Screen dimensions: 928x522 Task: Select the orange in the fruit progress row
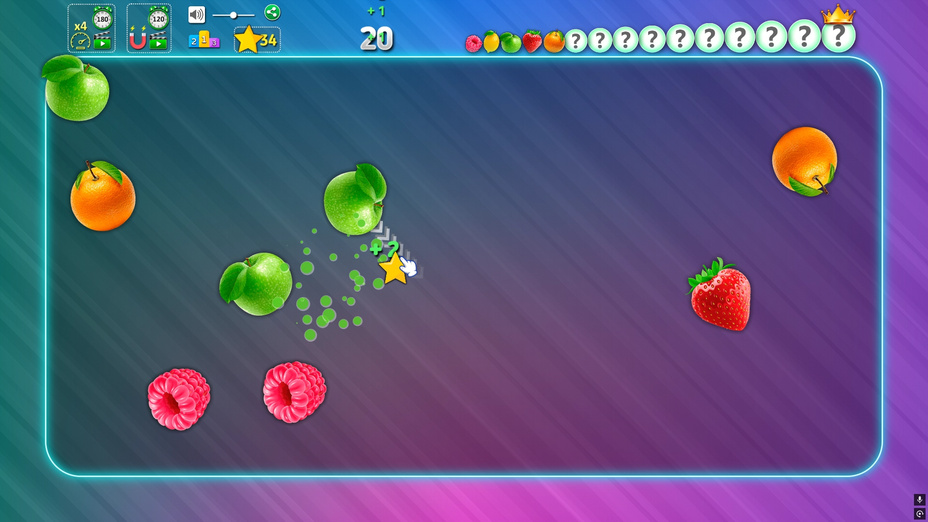(554, 42)
